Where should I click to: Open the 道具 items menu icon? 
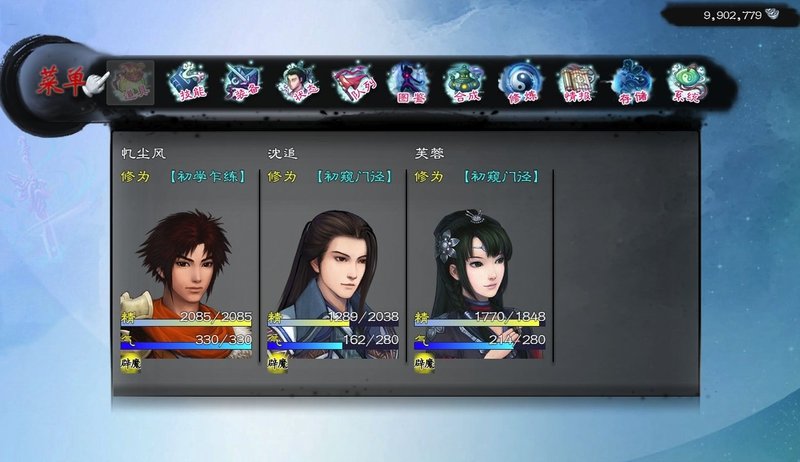tap(130, 82)
